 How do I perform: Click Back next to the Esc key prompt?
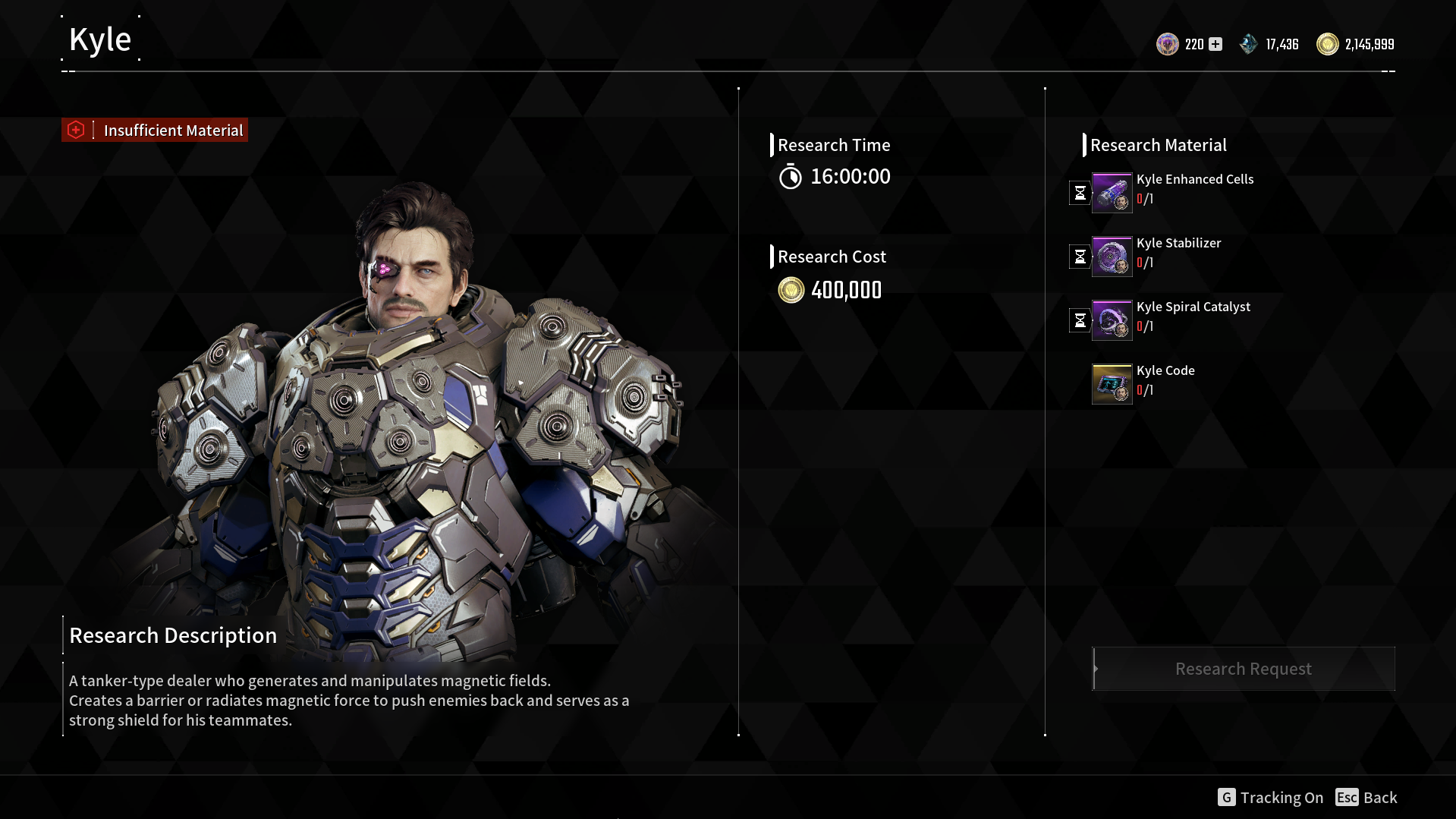[1379, 797]
